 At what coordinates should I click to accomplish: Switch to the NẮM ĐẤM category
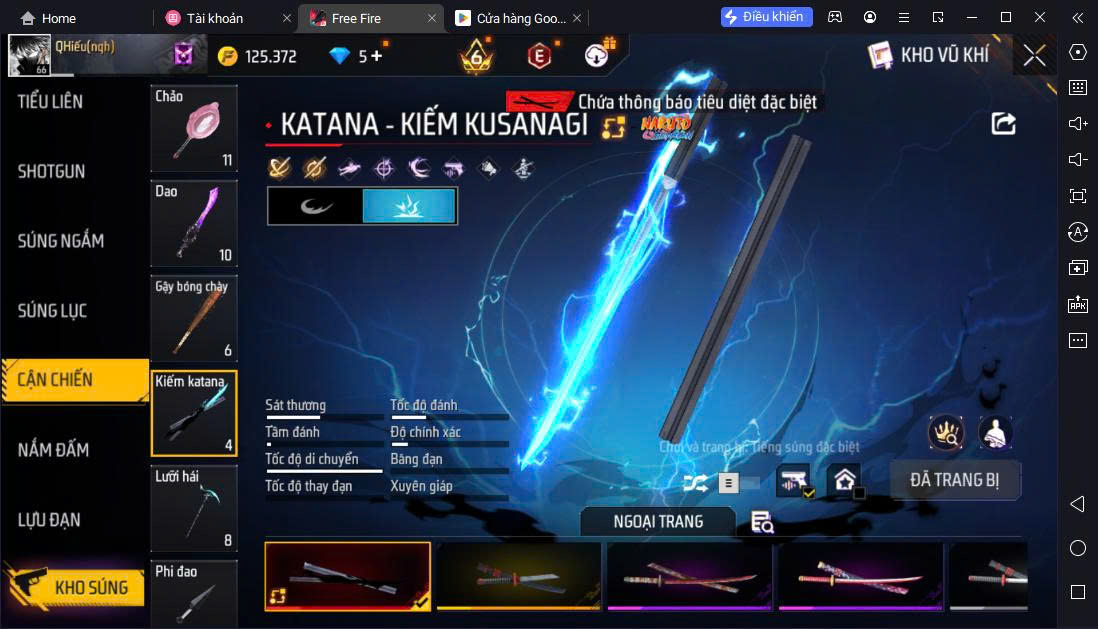[x=54, y=450]
